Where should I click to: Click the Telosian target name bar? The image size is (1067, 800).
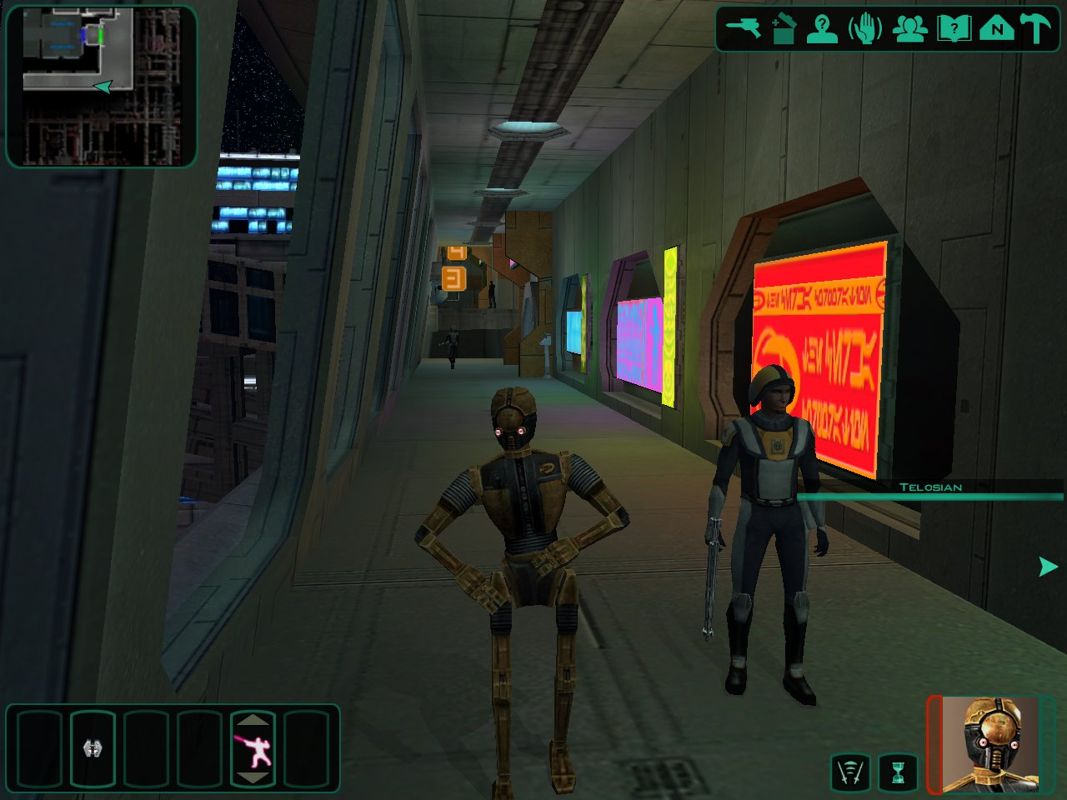pyautogui.click(x=930, y=487)
